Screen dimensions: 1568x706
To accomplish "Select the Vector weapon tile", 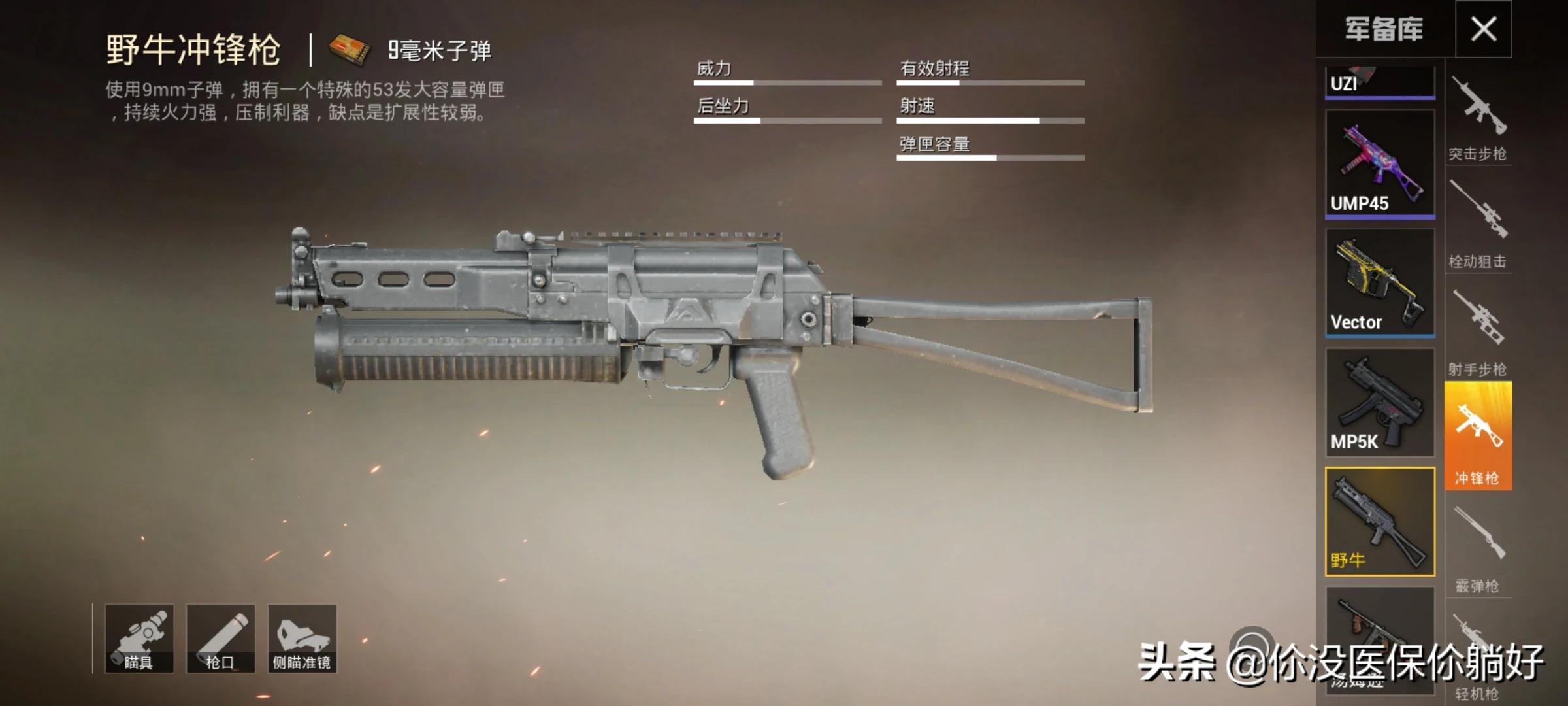I will coord(1379,282).
